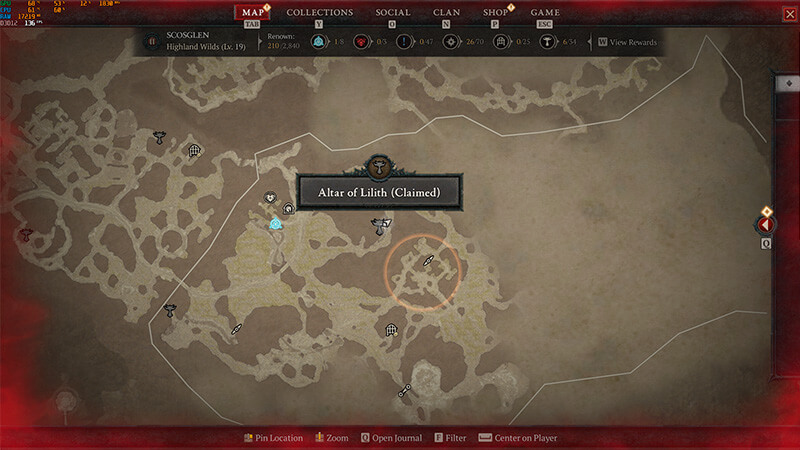Expand the red arrow side panel

click(766, 225)
